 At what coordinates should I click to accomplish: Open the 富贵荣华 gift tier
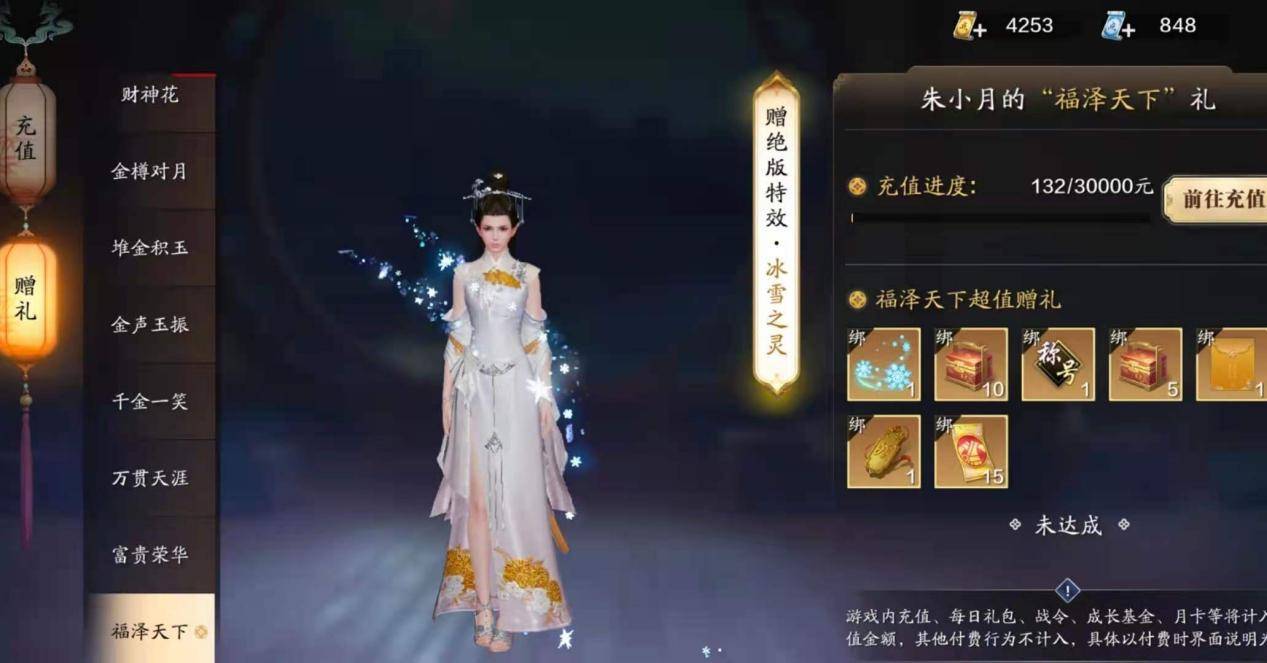(x=150, y=555)
